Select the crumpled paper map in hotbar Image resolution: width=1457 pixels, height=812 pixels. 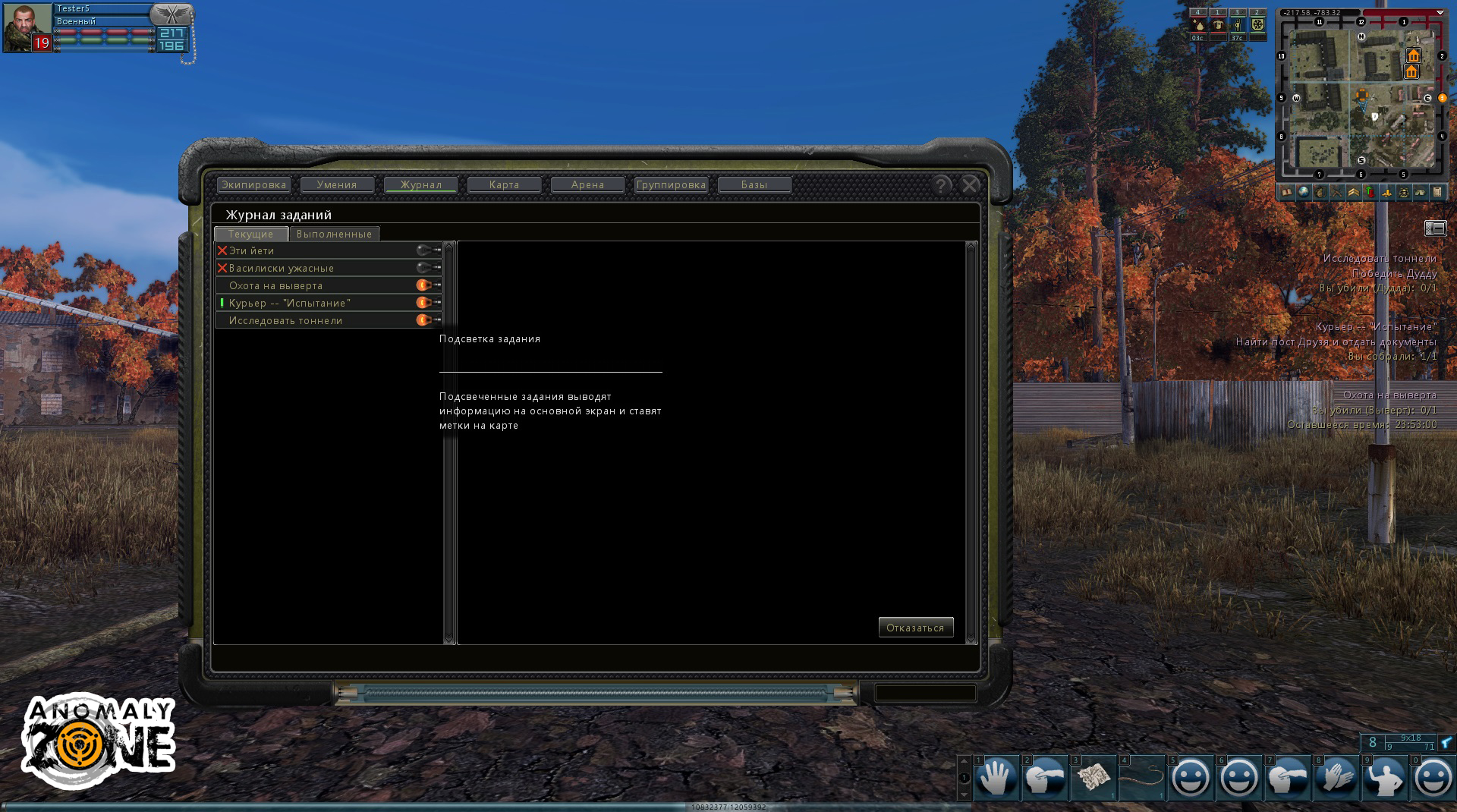pyautogui.click(x=1093, y=778)
